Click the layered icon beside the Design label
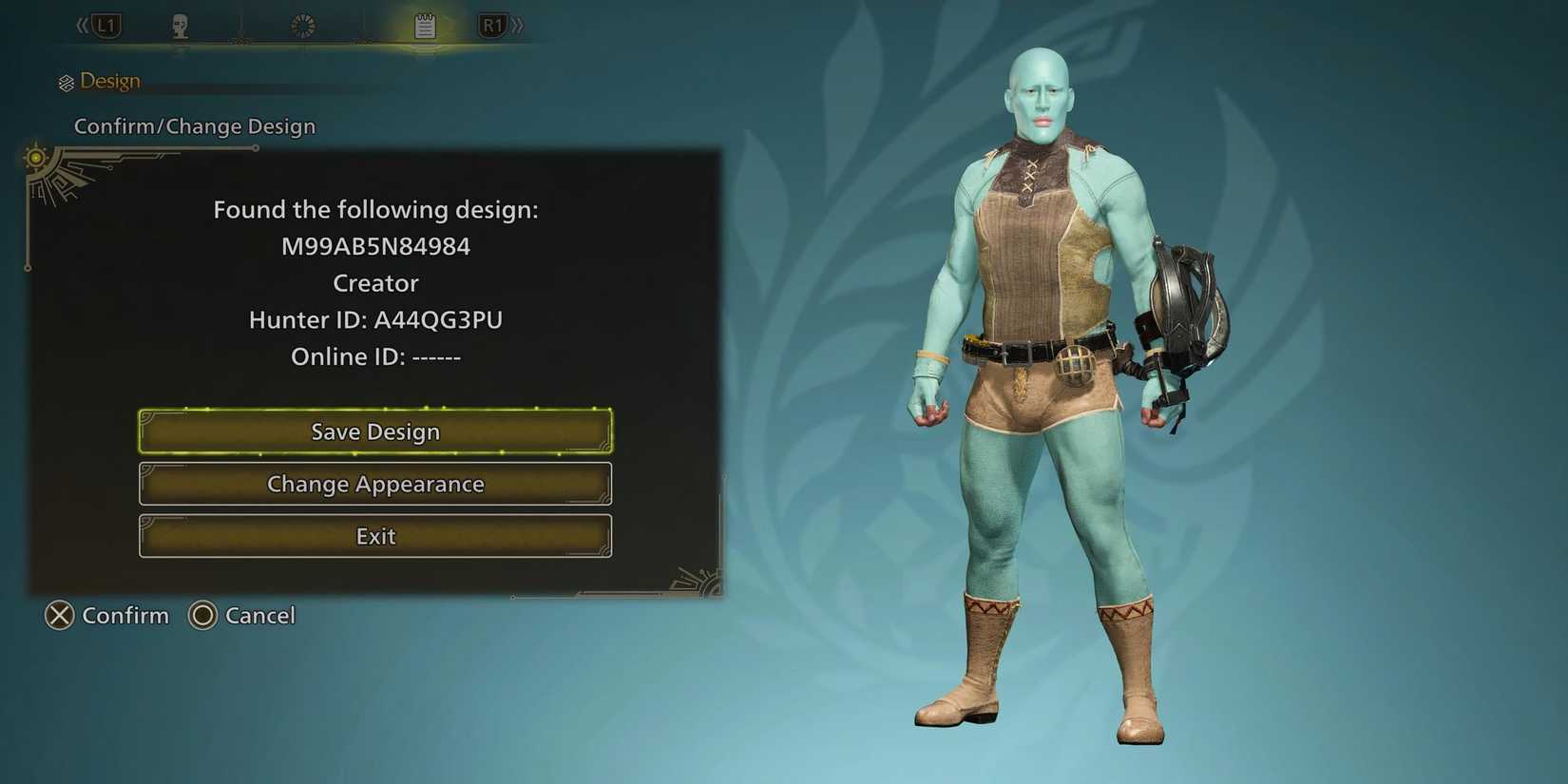1568x784 pixels. [67, 81]
